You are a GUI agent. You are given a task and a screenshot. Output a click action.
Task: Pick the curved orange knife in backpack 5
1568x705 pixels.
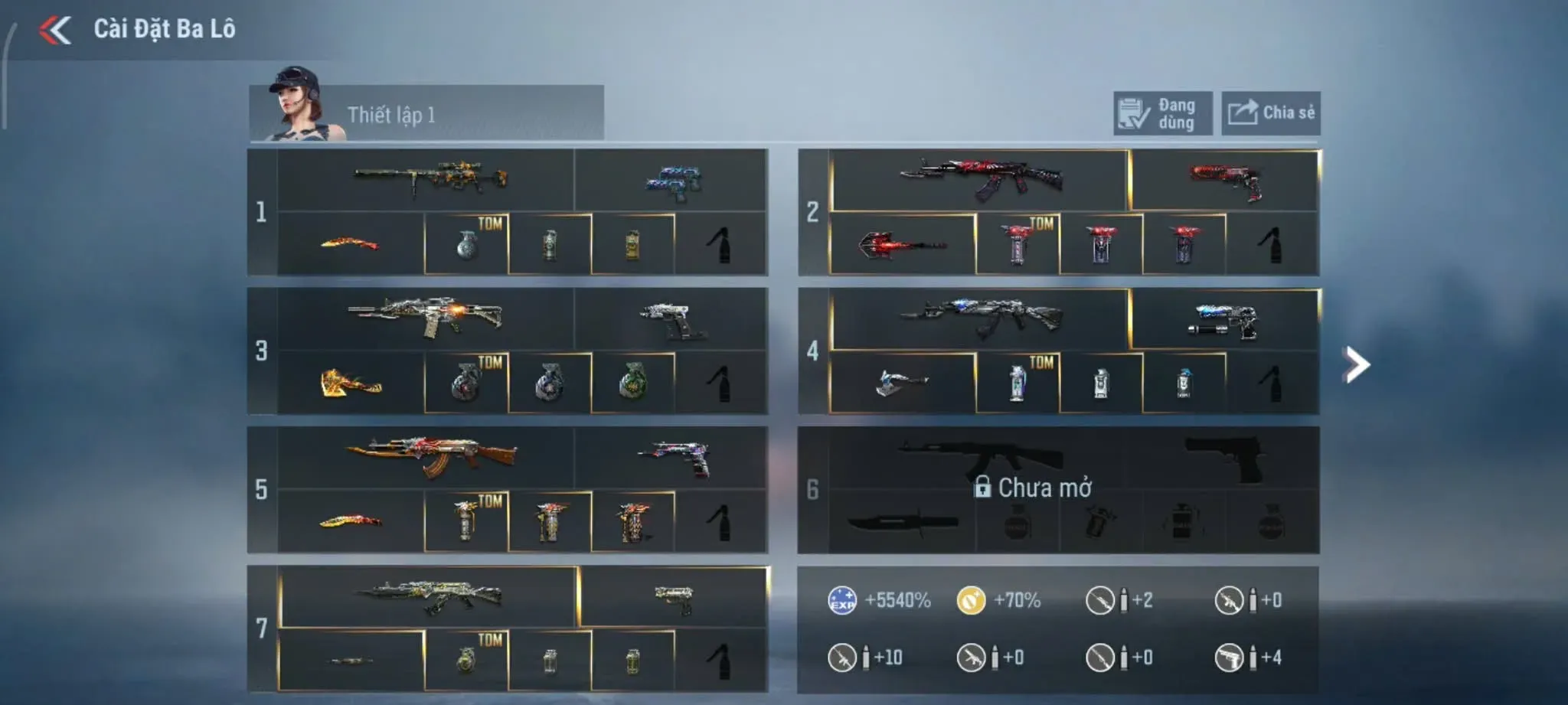tap(351, 521)
